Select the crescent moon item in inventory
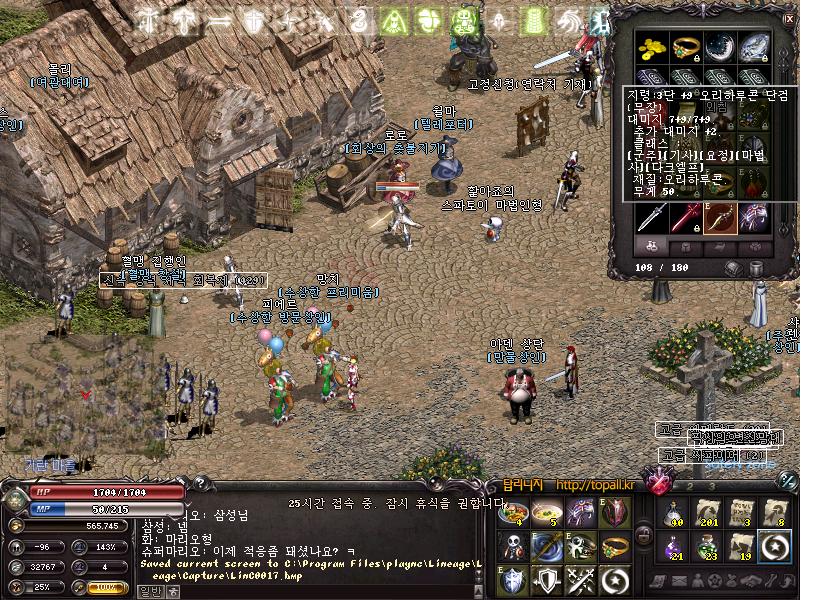 coord(719,47)
